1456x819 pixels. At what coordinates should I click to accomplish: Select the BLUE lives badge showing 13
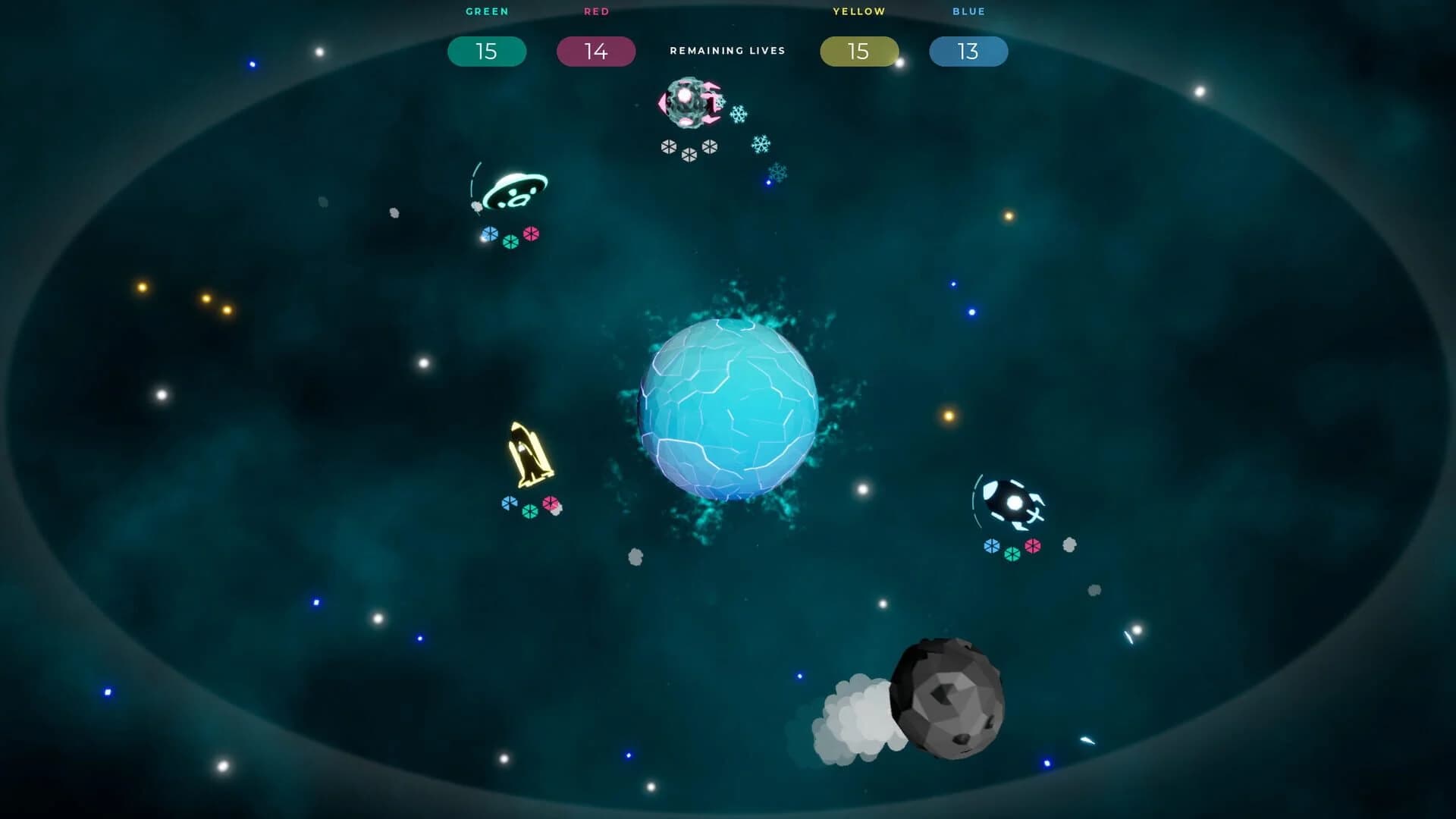click(x=968, y=52)
